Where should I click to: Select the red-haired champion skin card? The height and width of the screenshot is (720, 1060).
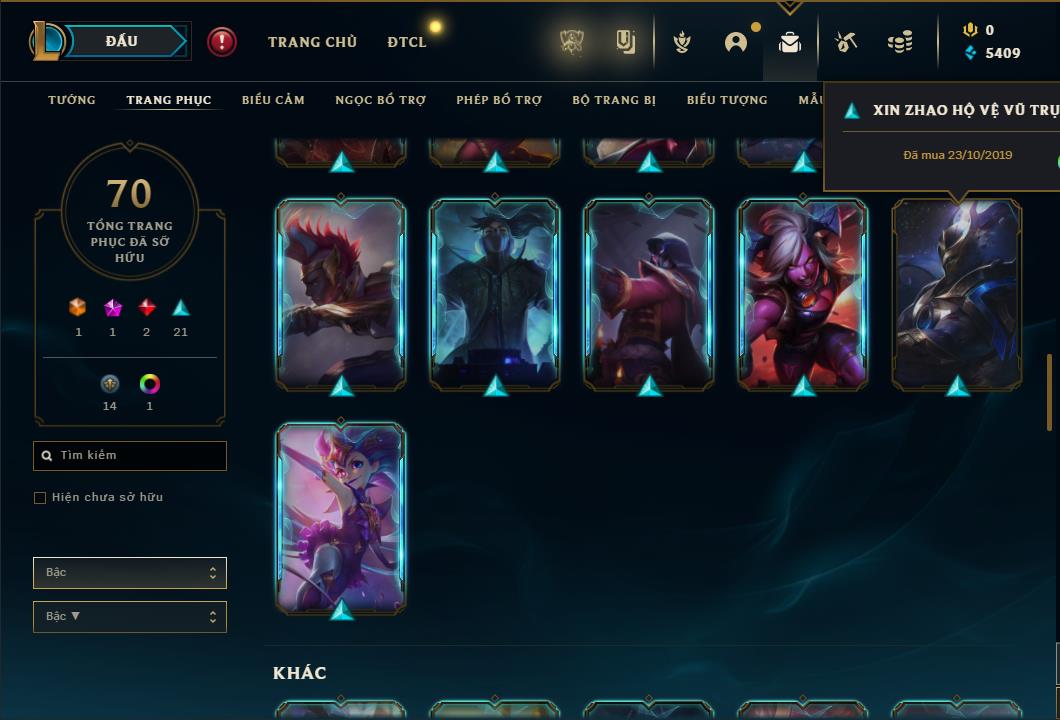coord(341,293)
